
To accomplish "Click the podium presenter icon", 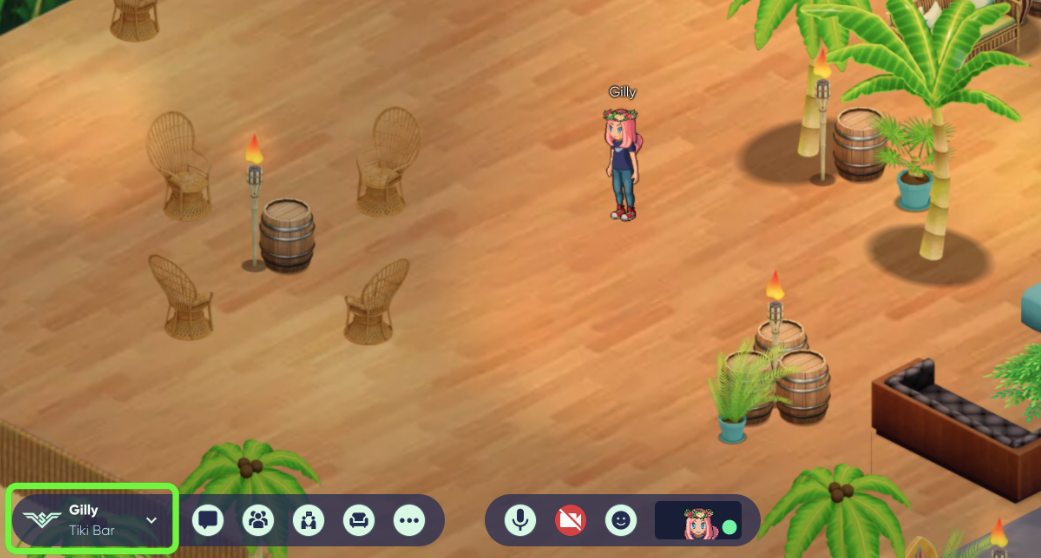I will point(309,520).
